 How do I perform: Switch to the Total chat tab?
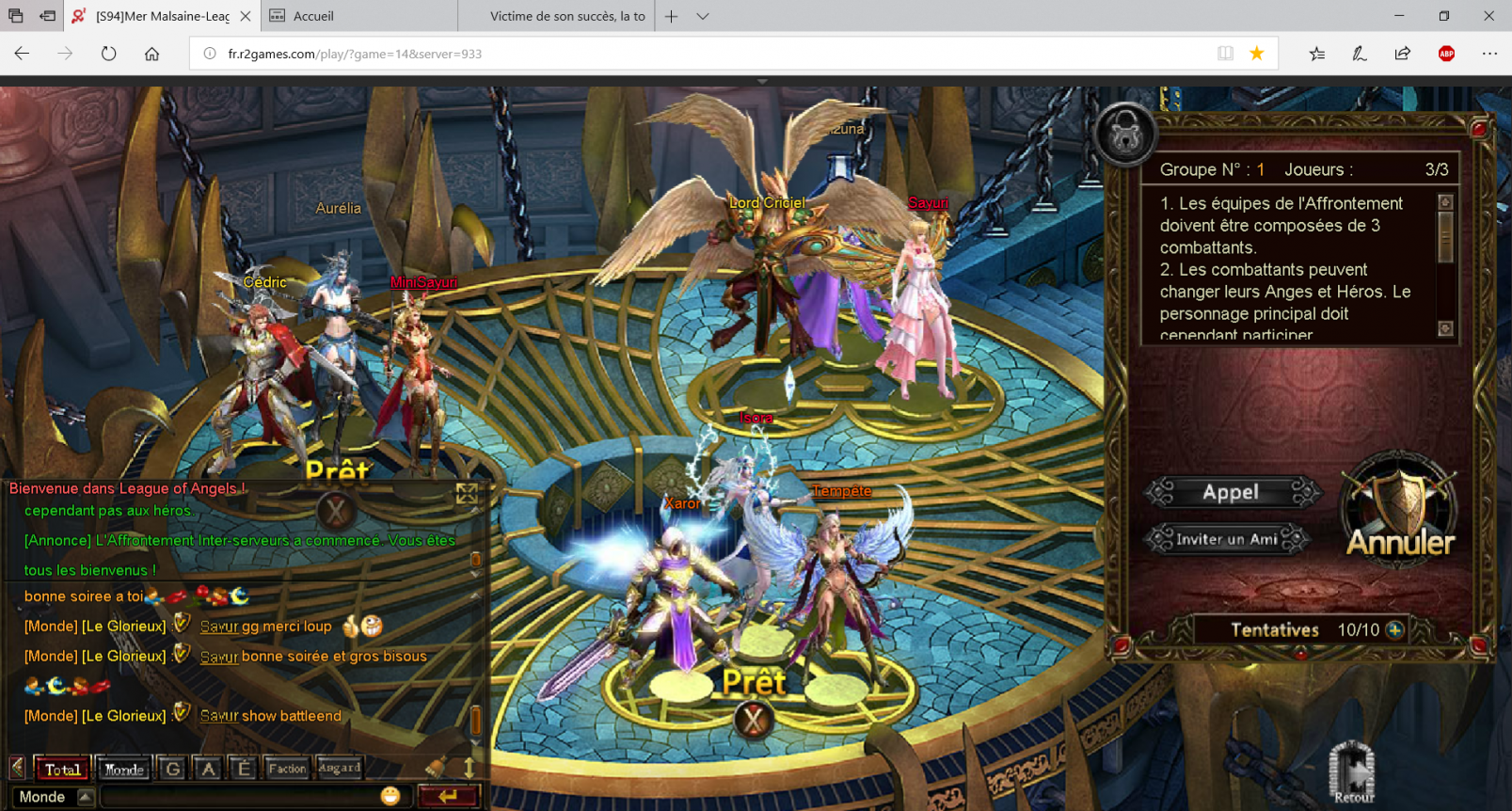(x=62, y=769)
